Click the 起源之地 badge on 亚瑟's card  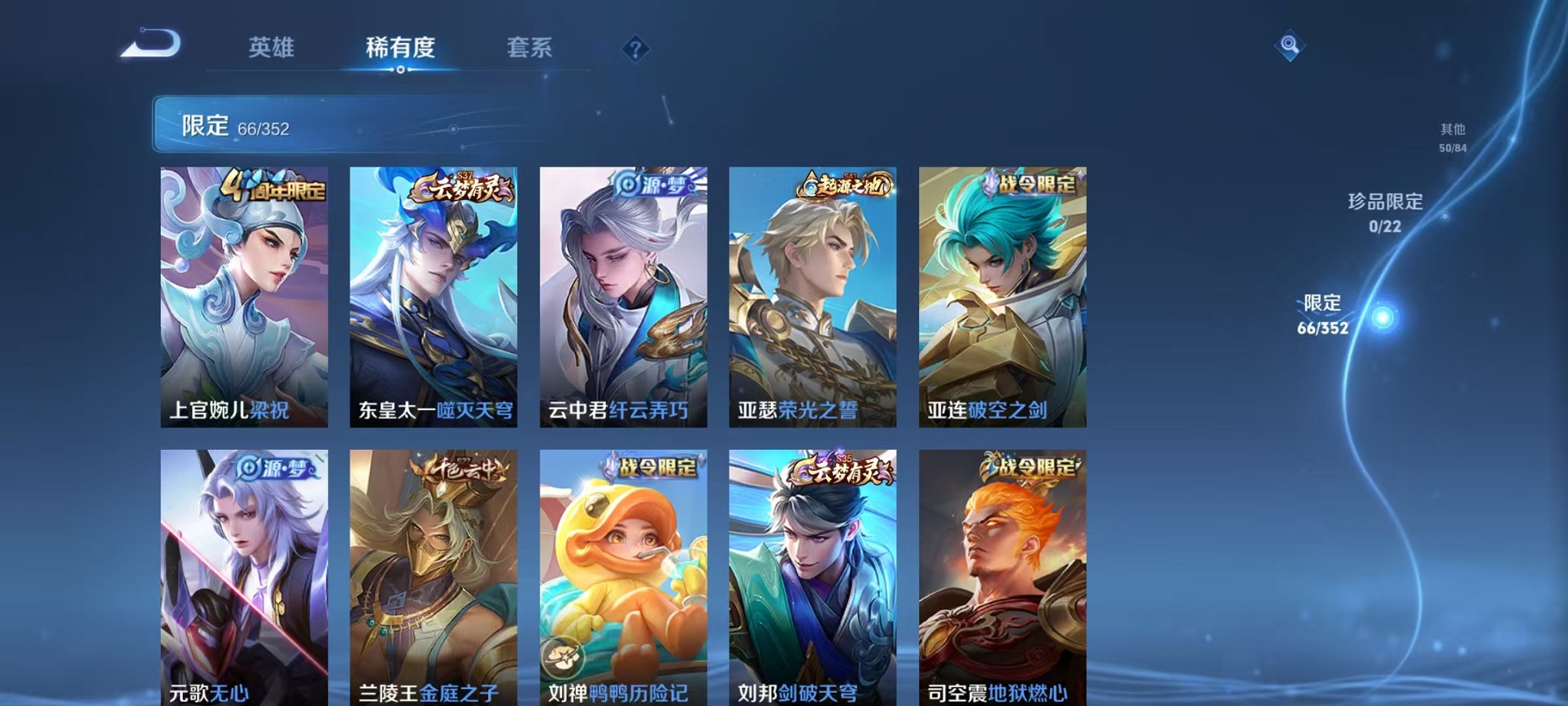[844, 184]
